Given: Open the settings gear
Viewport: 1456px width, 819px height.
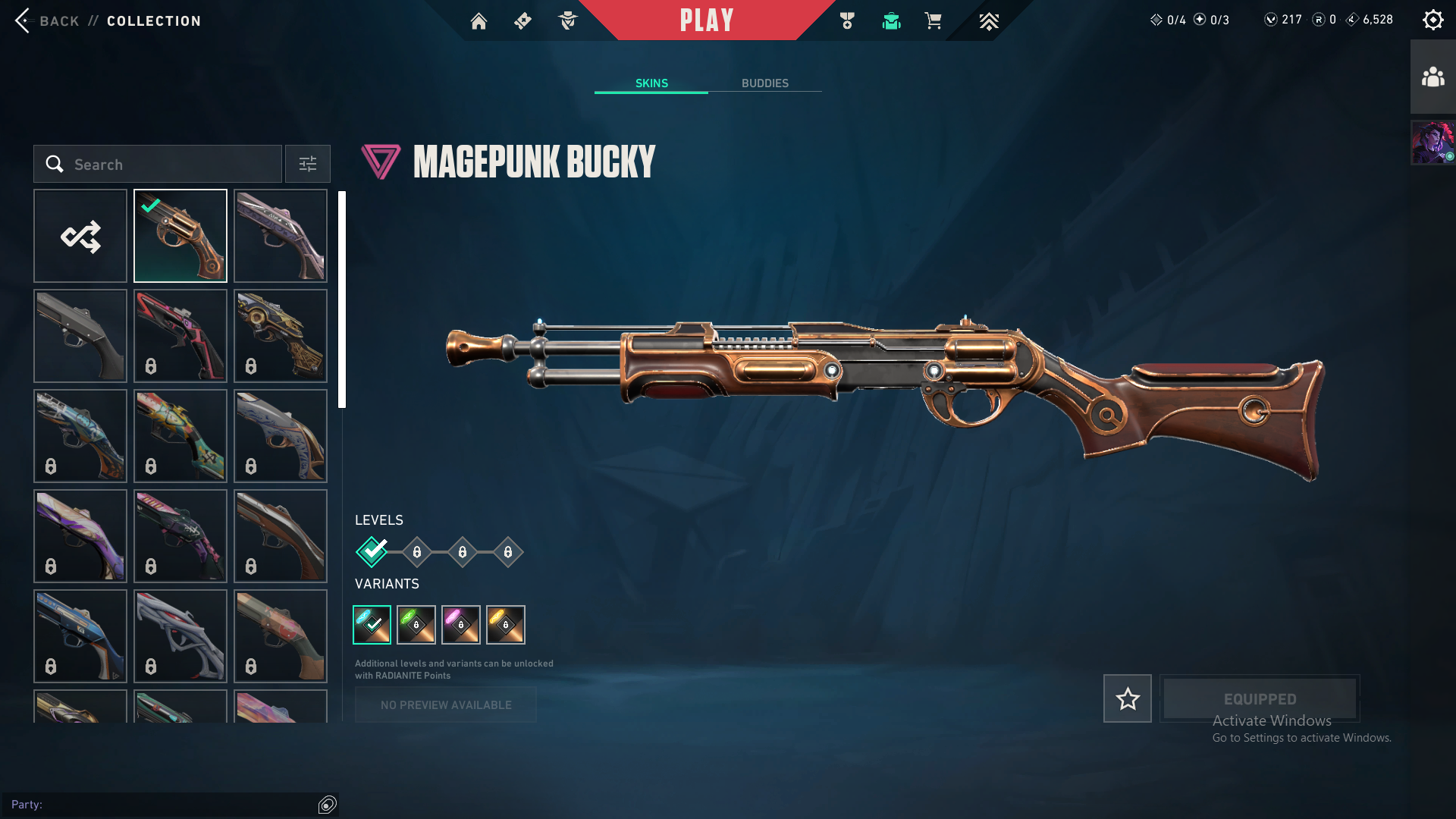Looking at the screenshot, I should point(1432,20).
